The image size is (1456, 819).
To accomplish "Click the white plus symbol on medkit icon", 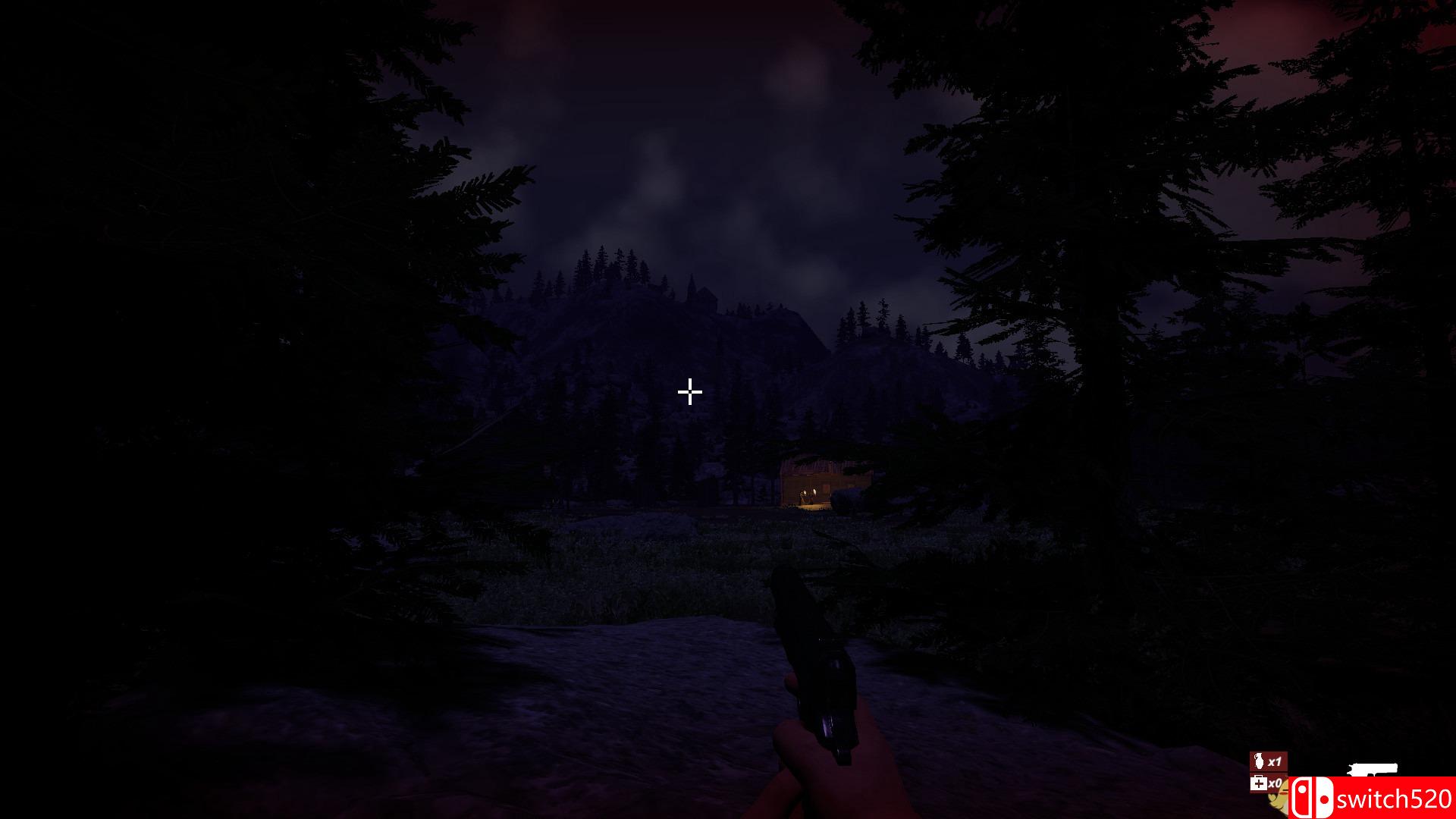I will pos(1258,783).
